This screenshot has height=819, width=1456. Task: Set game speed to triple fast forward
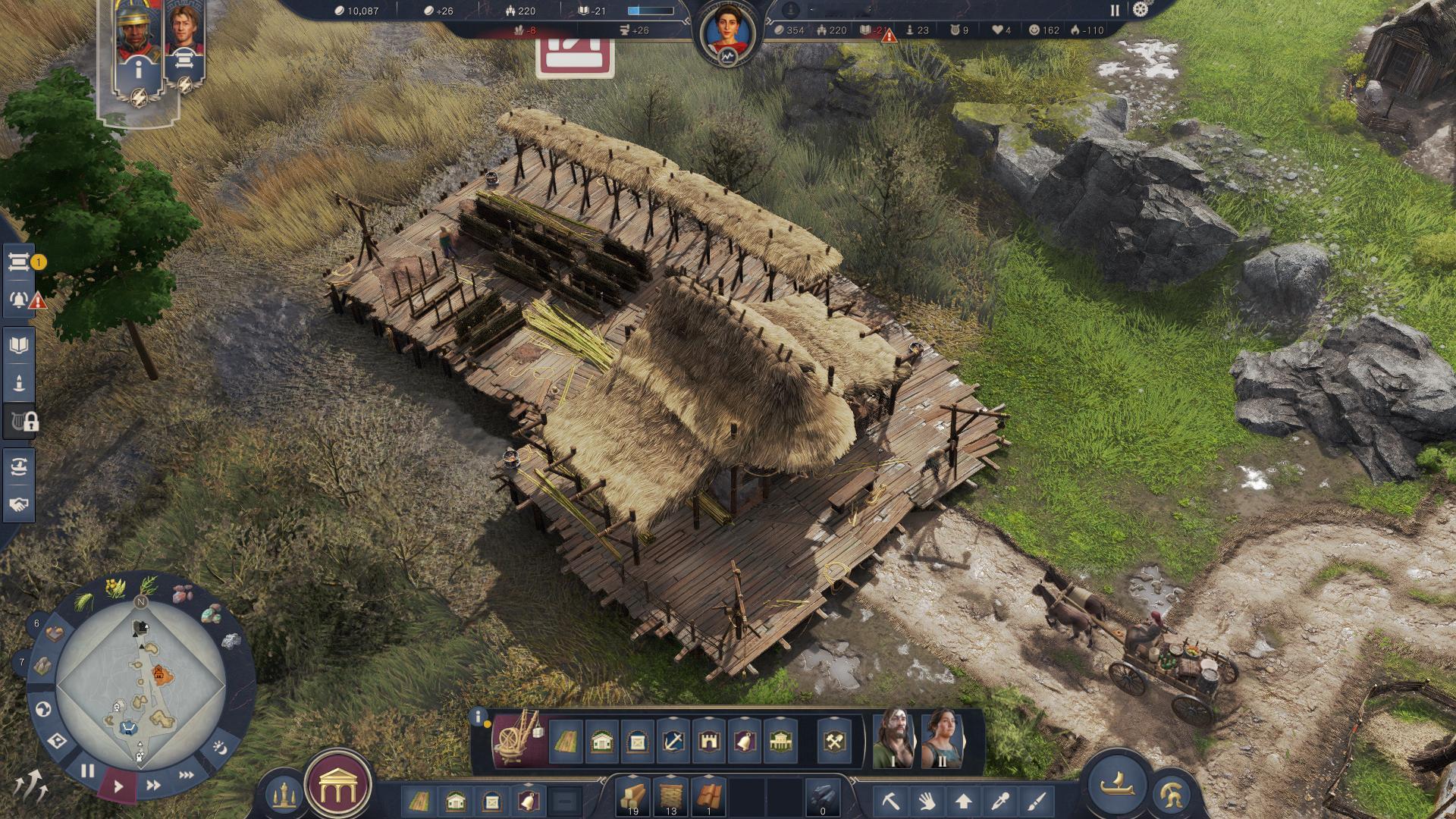[x=186, y=775]
